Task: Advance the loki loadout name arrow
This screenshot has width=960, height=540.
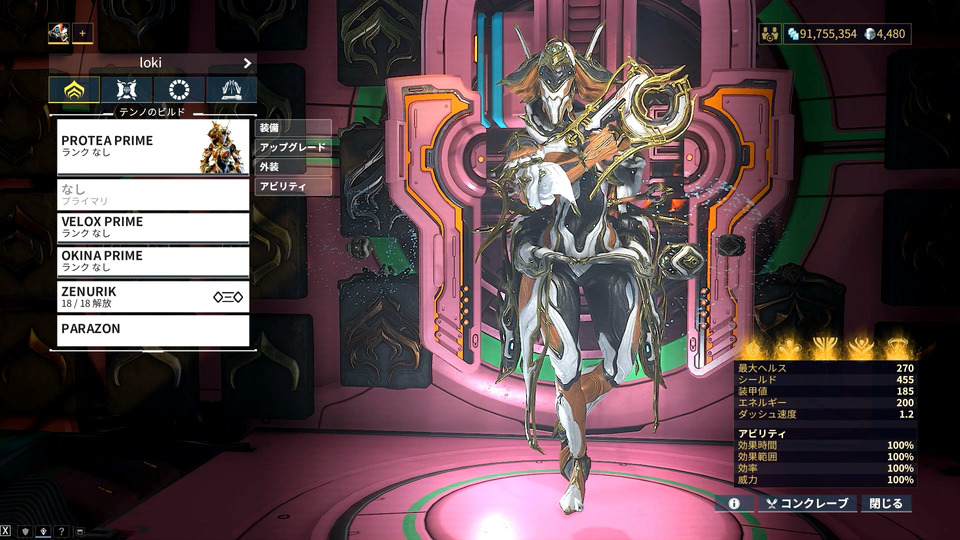Action: point(247,62)
